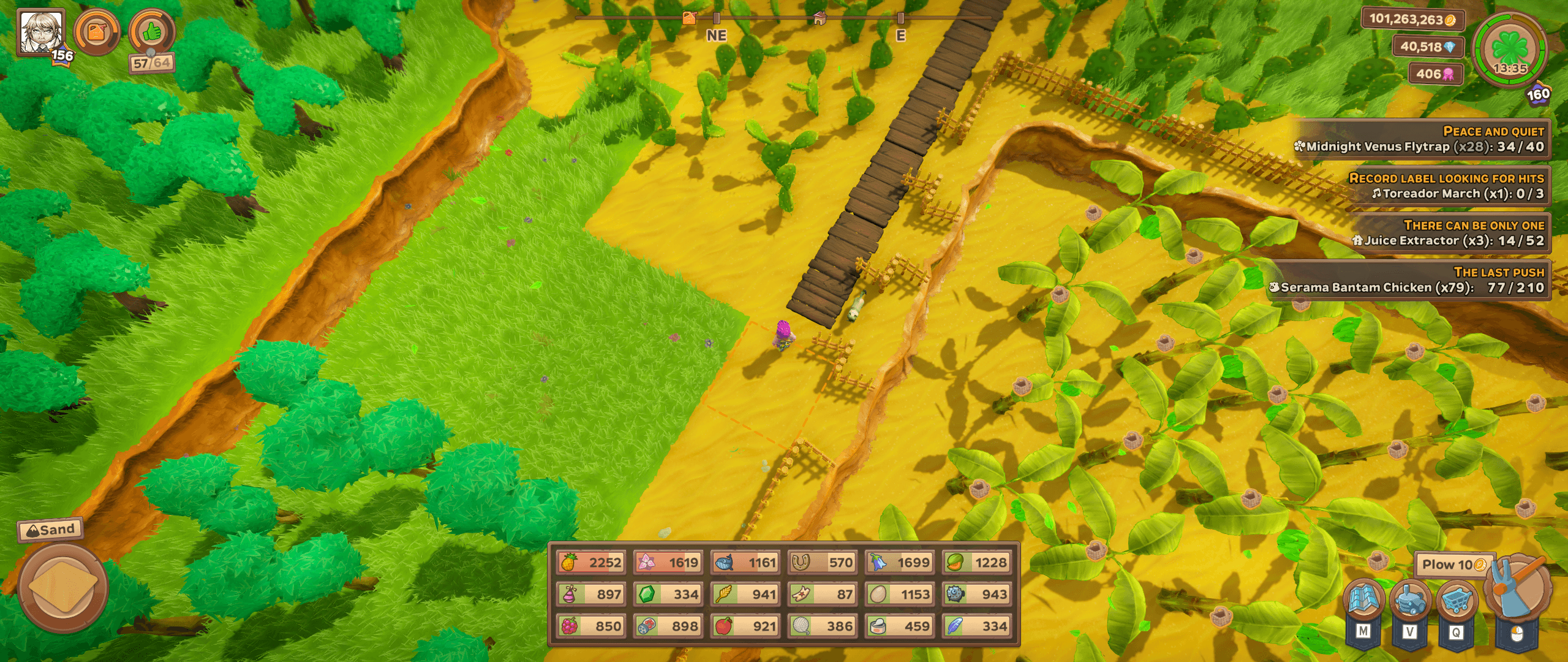
Task: Select the horseshoe item slot
Action: (x=822, y=562)
